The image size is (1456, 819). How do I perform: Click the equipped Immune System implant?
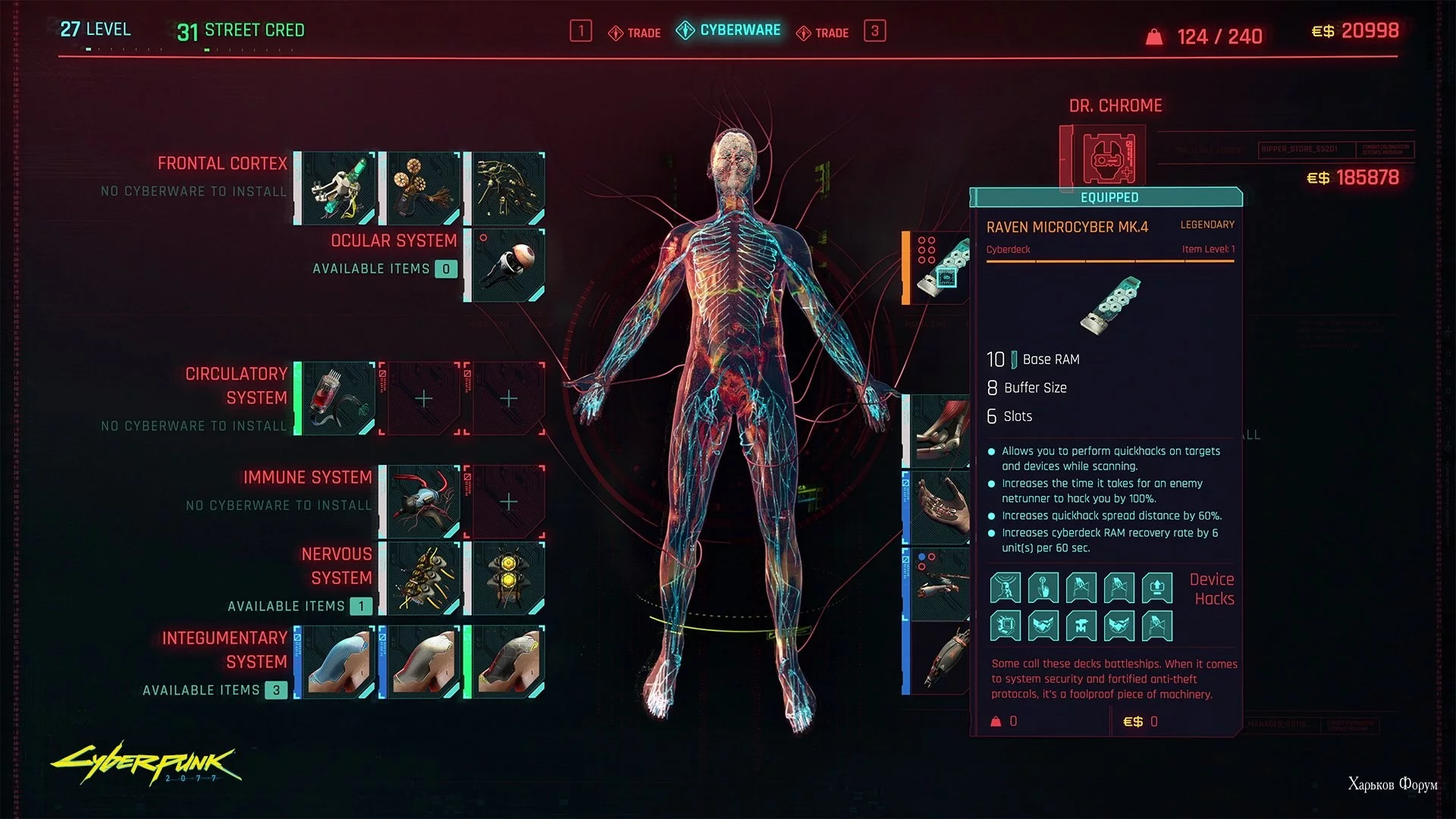pos(423,502)
